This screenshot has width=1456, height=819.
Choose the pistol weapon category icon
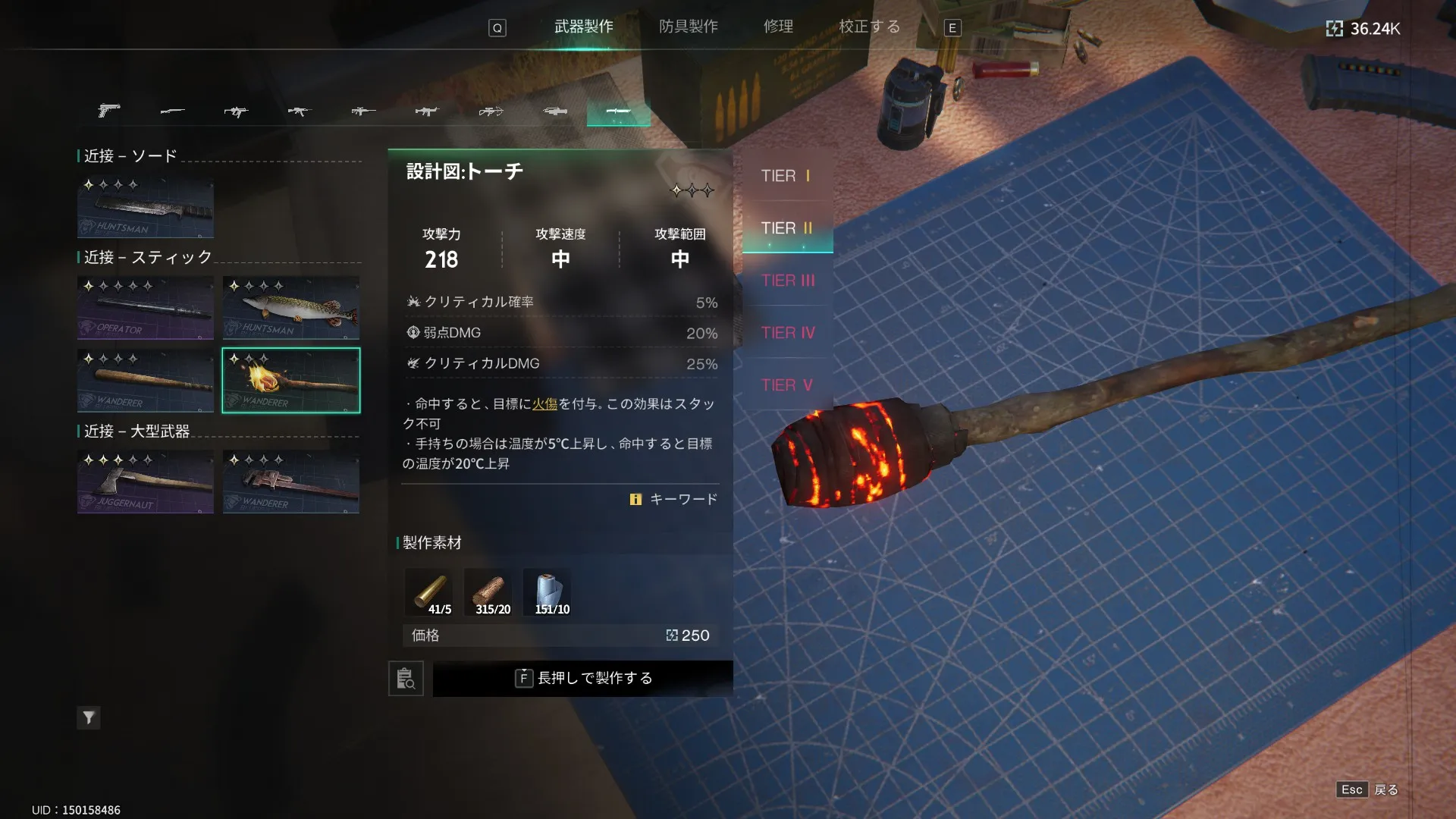(109, 111)
